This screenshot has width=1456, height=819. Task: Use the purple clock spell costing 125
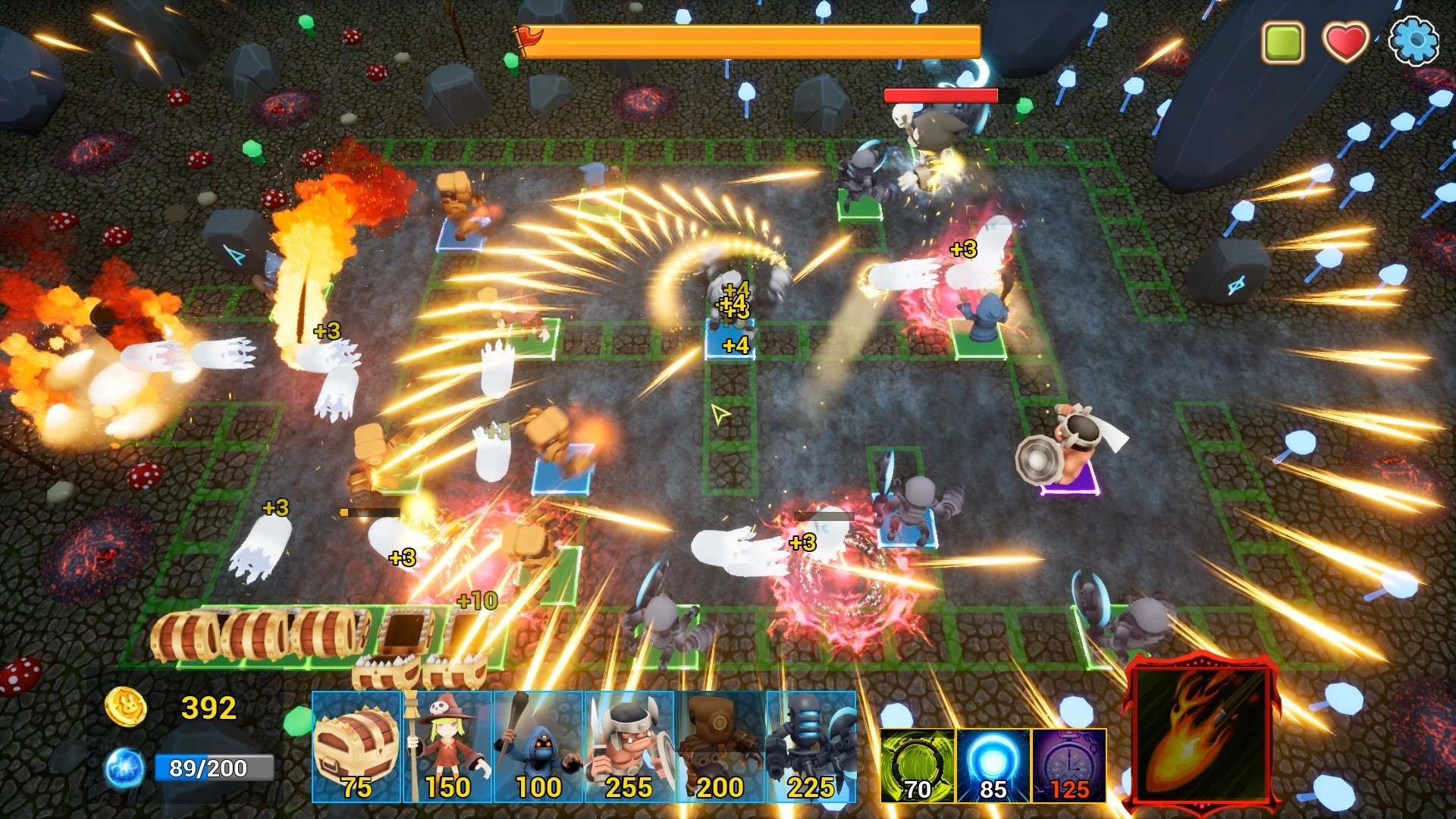pos(1068,766)
